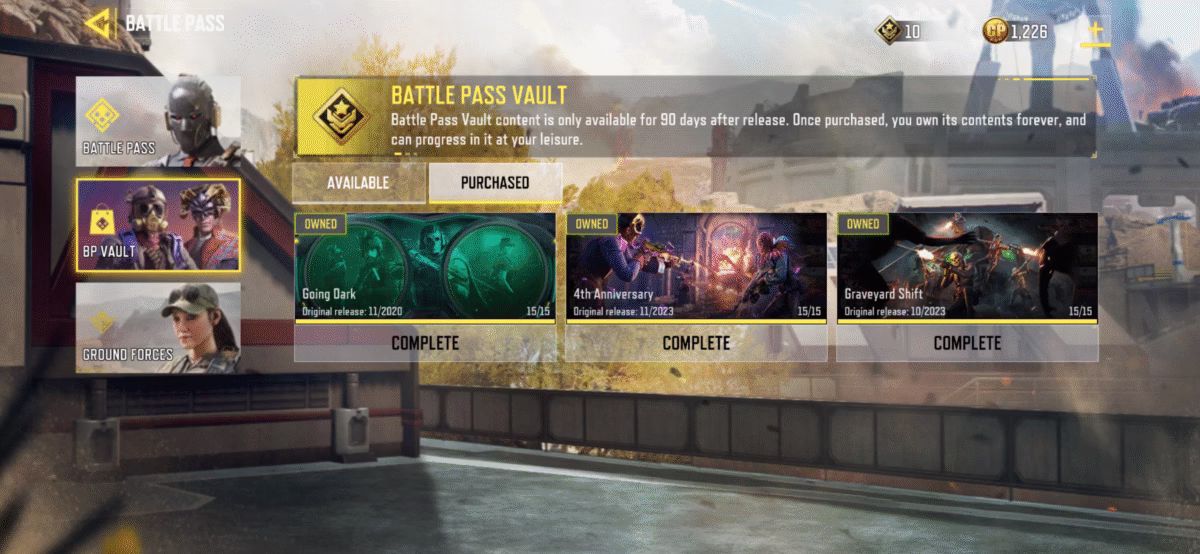Add more CP with the plus button
The image size is (1200, 554).
(1095, 31)
